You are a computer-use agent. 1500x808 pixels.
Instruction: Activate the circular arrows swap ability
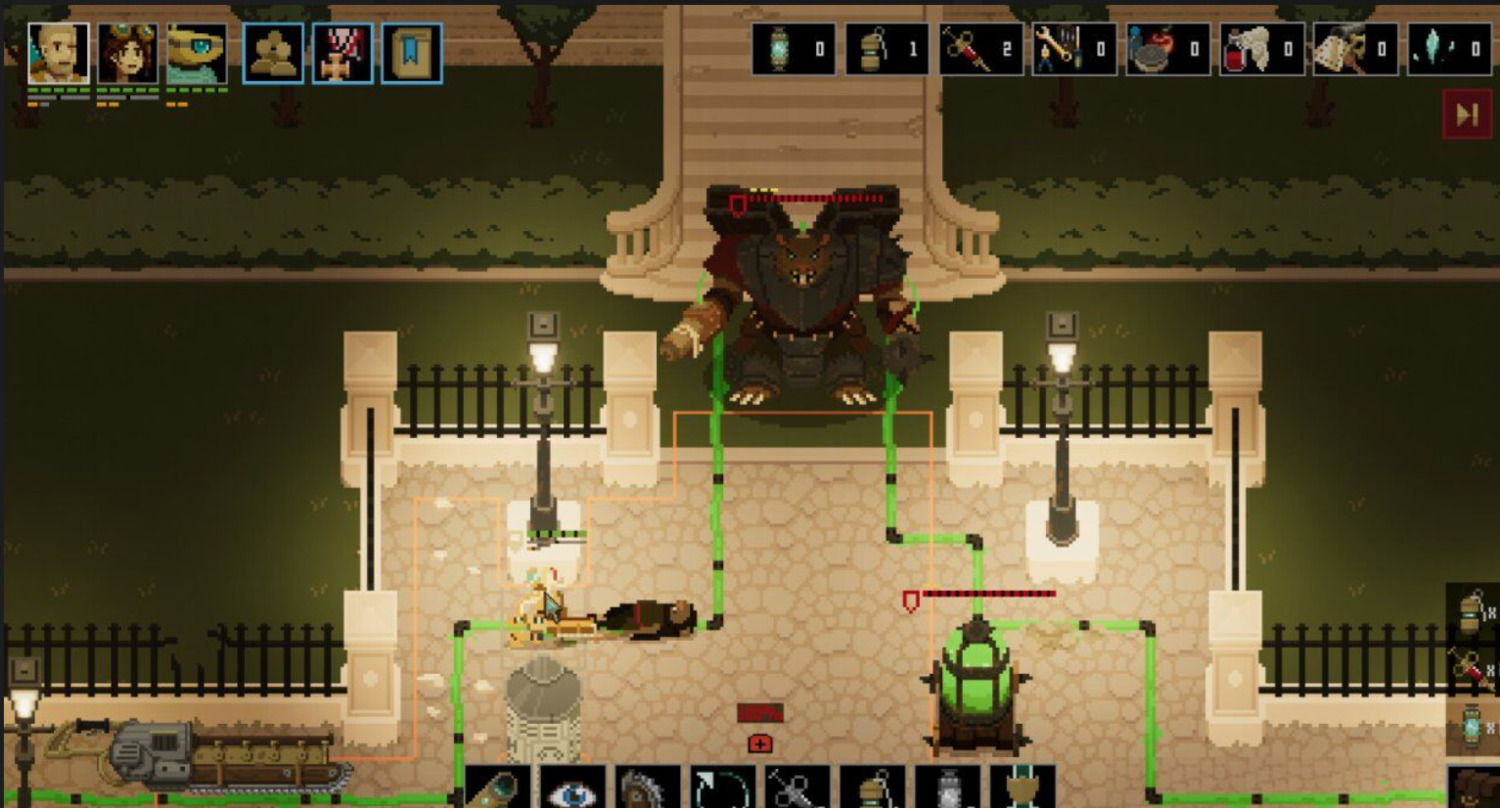[x=722, y=788]
